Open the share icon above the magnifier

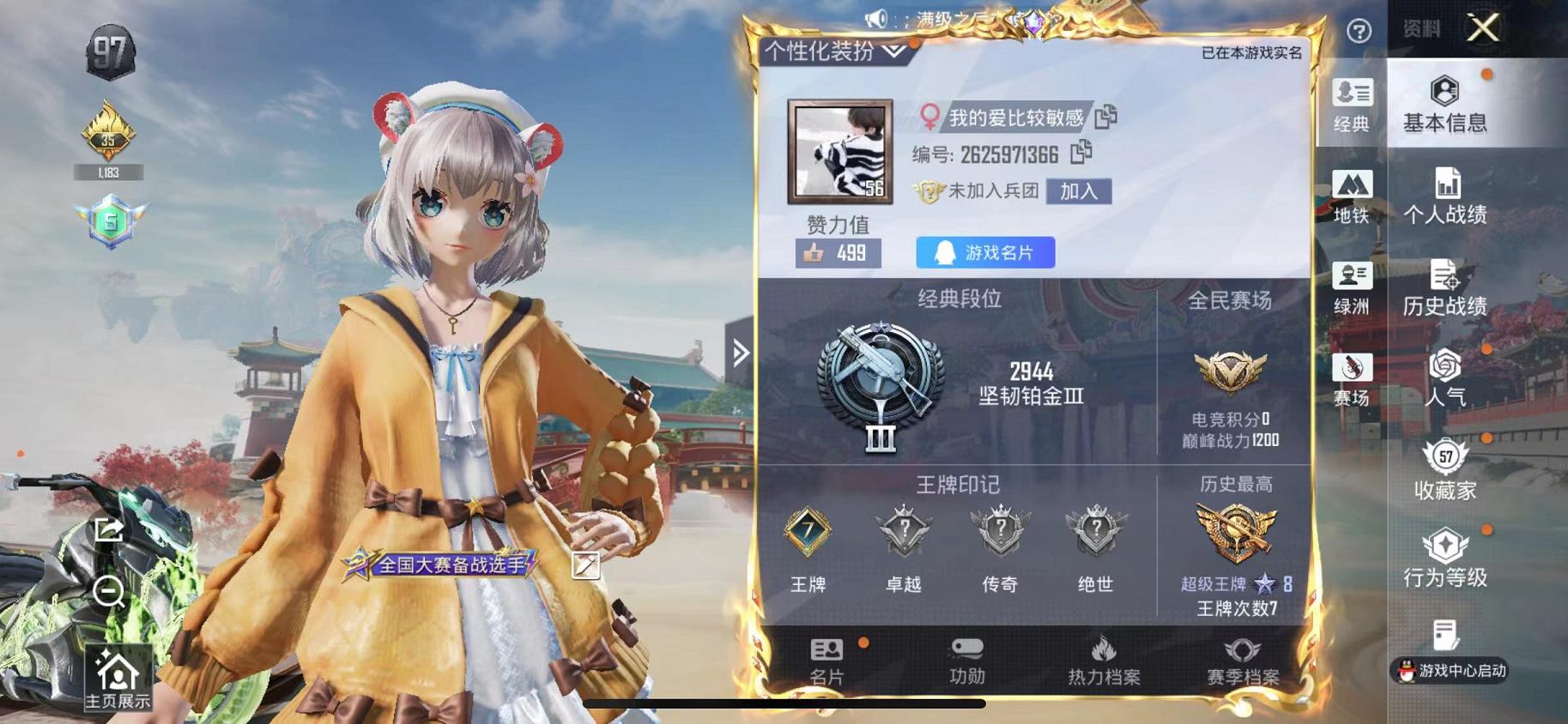pos(106,532)
